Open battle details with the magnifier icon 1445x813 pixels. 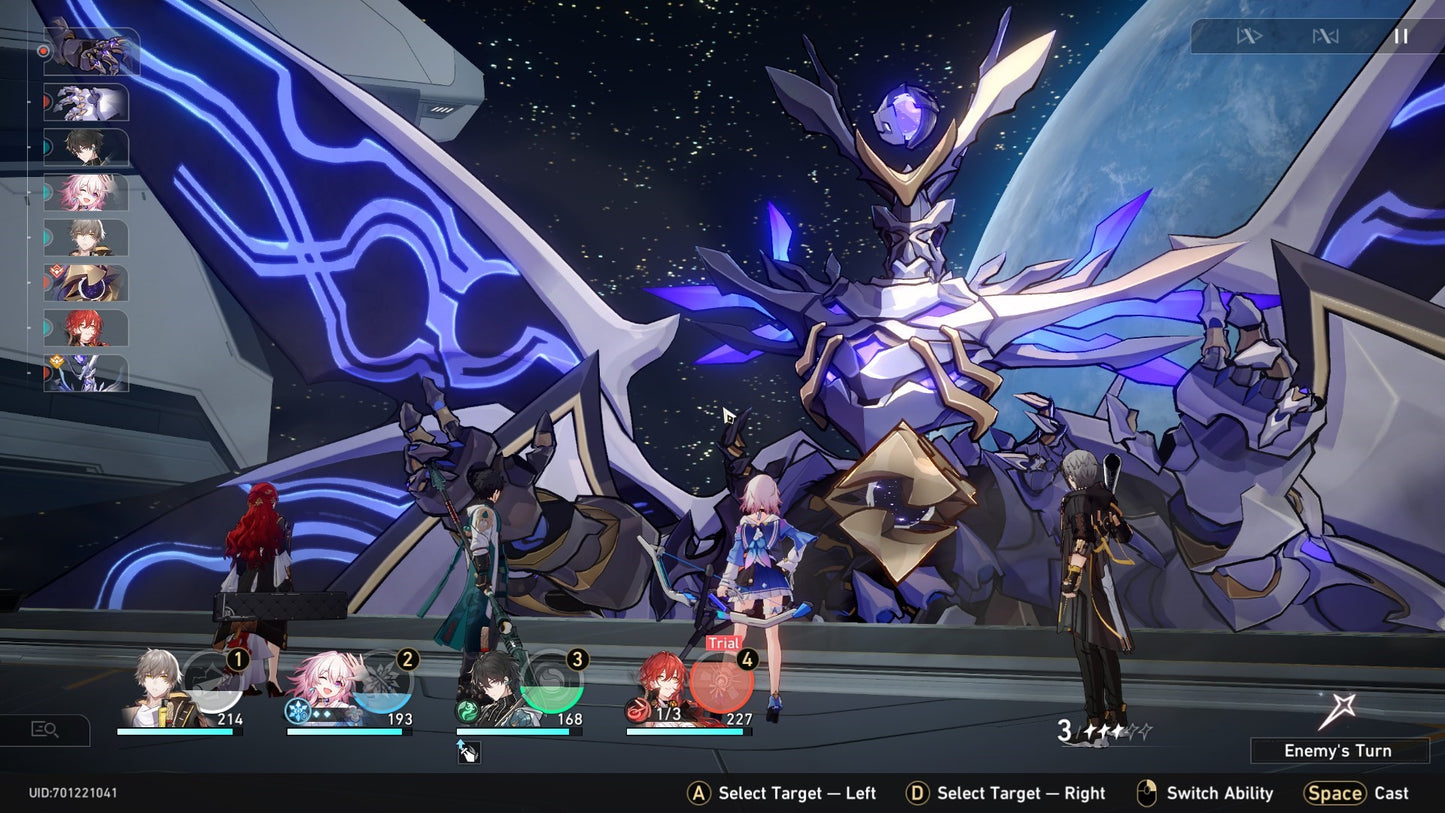point(45,730)
